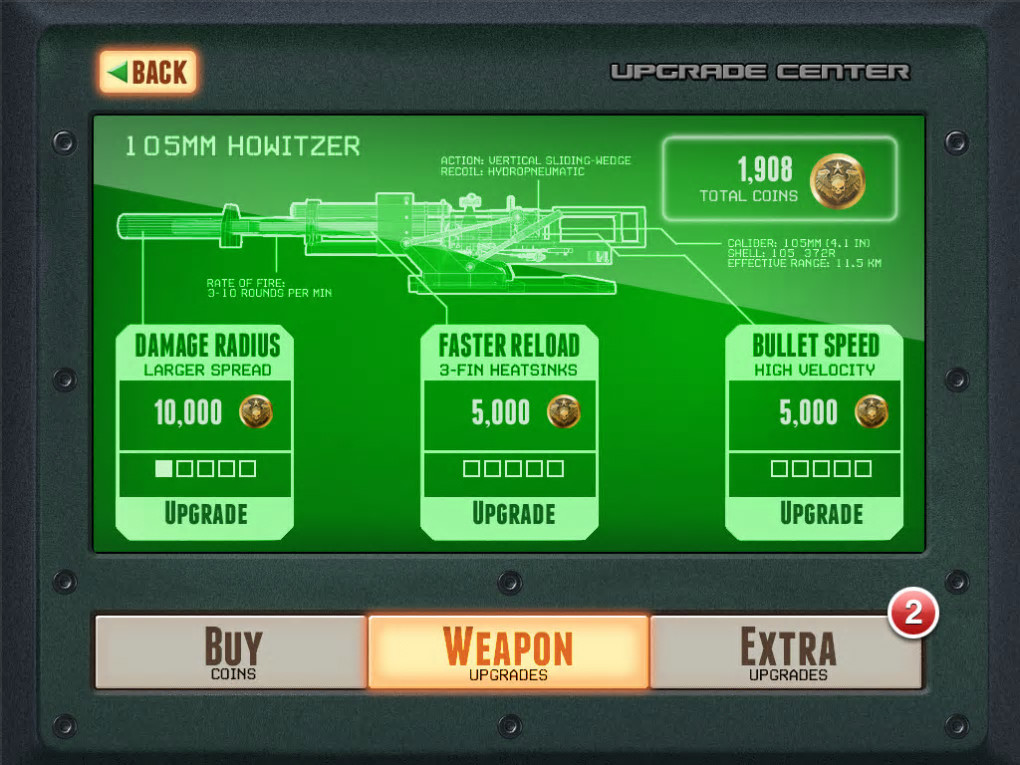1020x765 pixels.
Task: Switch to the Extra Upgrades tab
Action: pyautogui.click(x=787, y=652)
